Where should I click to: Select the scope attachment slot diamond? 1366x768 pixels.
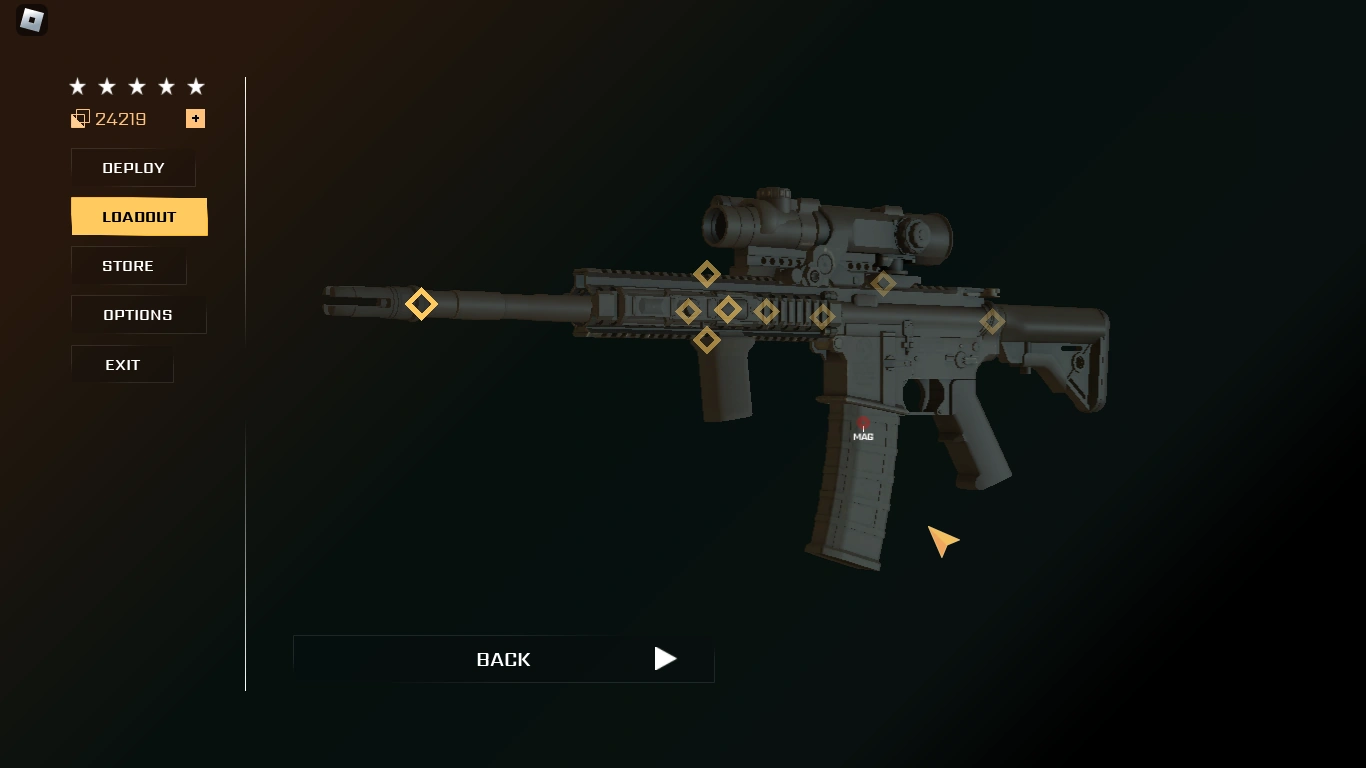(x=884, y=282)
